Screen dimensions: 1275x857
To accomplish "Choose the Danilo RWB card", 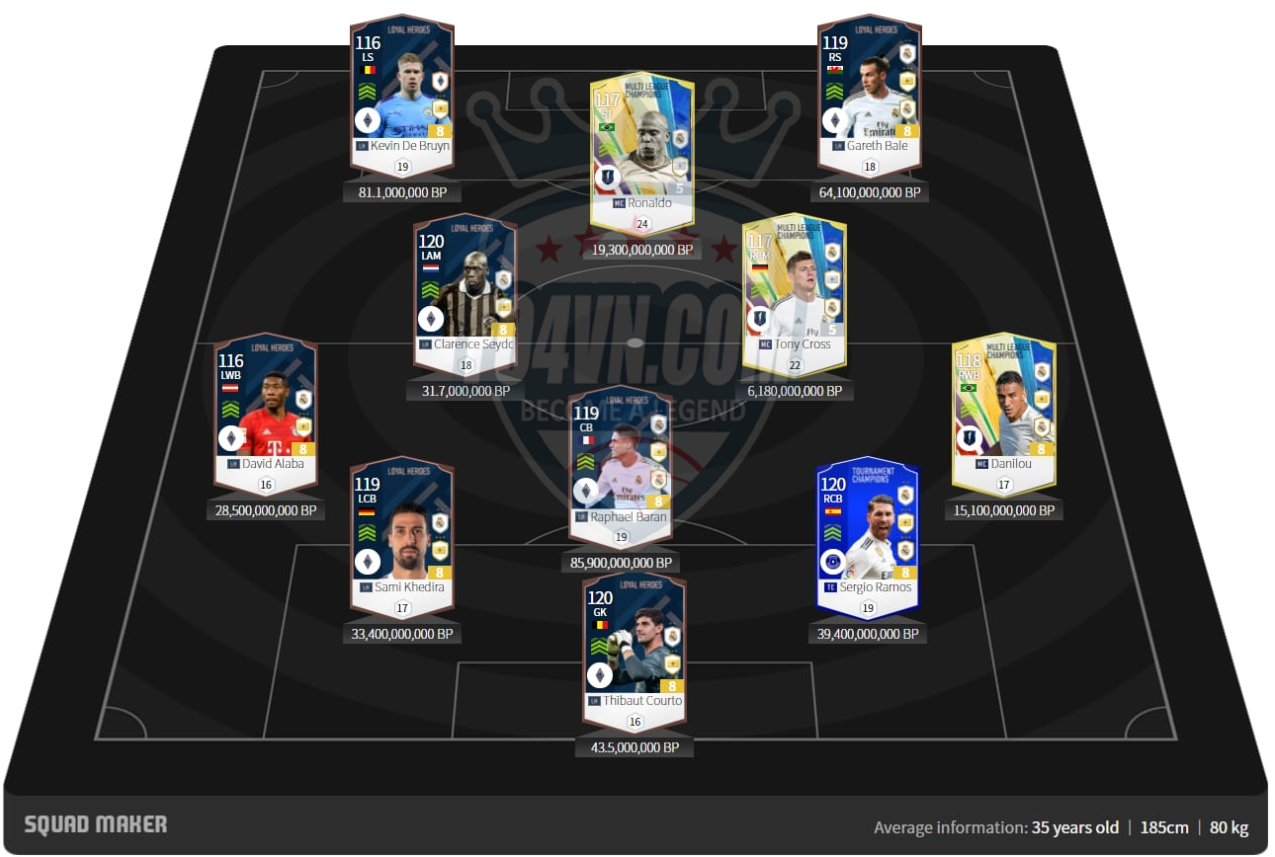I will 1003,410.
